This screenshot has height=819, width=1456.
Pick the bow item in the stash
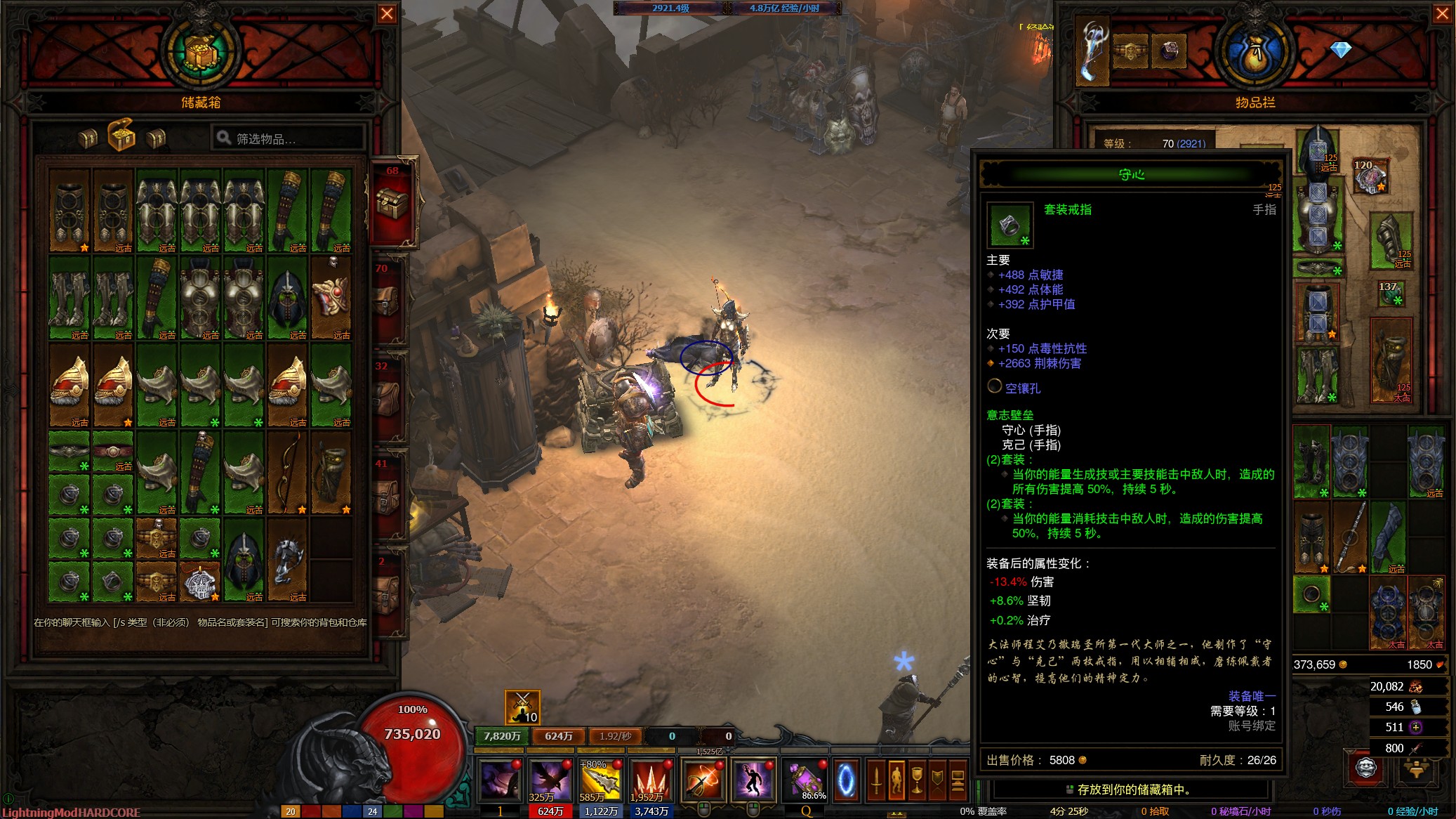pyautogui.click(x=287, y=472)
